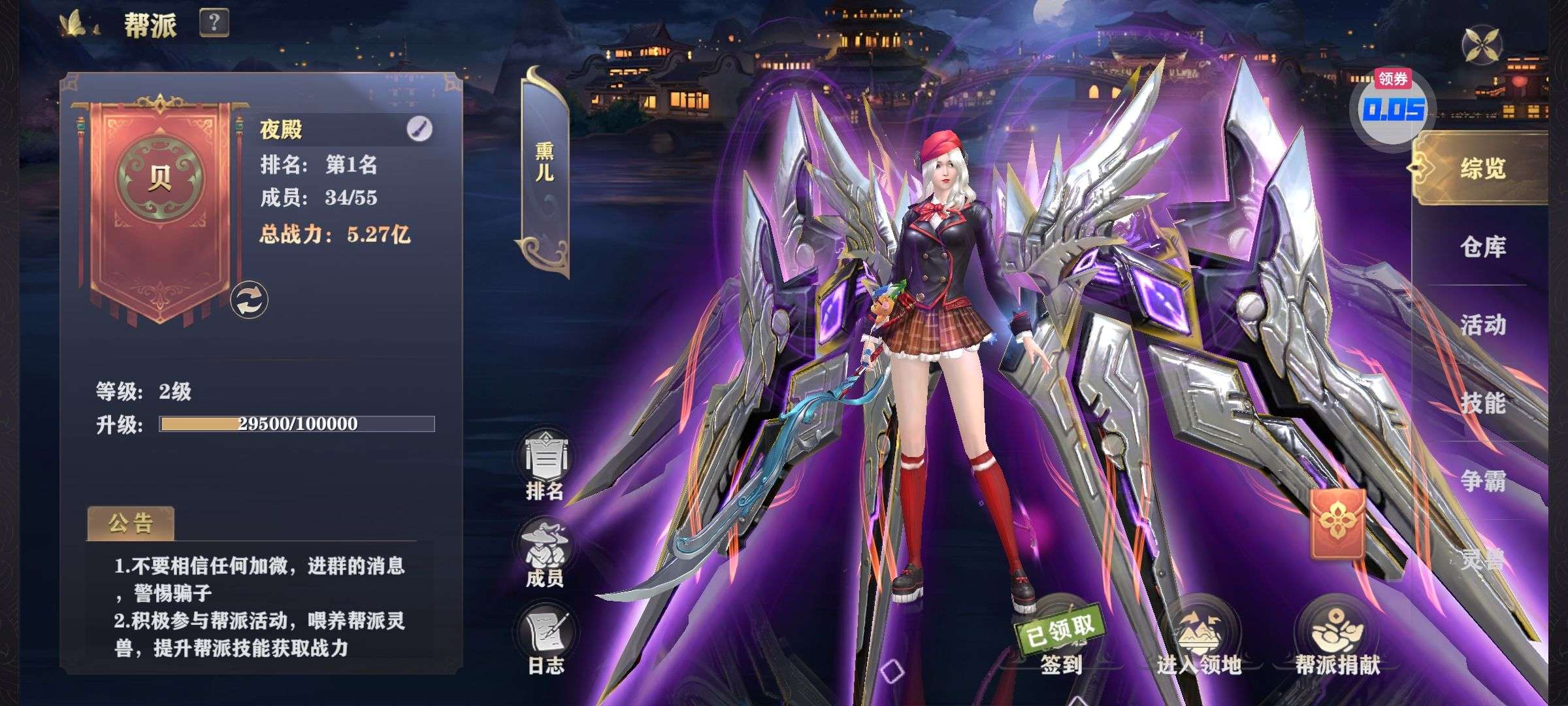Open the 活动 activities tab
This screenshot has height=706, width=1568.
(x=1483, y=325)
